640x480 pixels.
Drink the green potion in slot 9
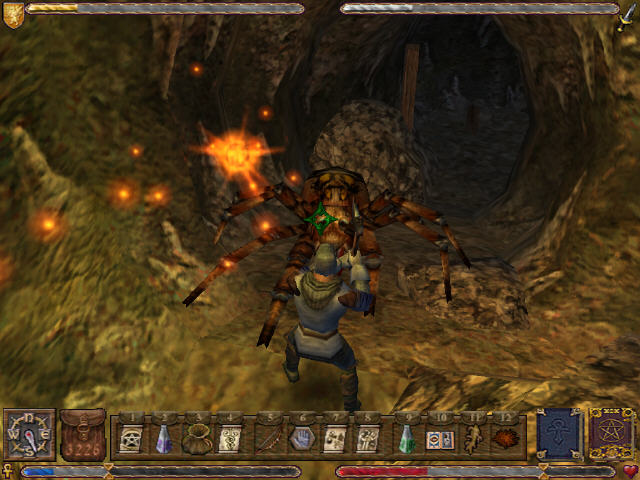tap(405, 438)
